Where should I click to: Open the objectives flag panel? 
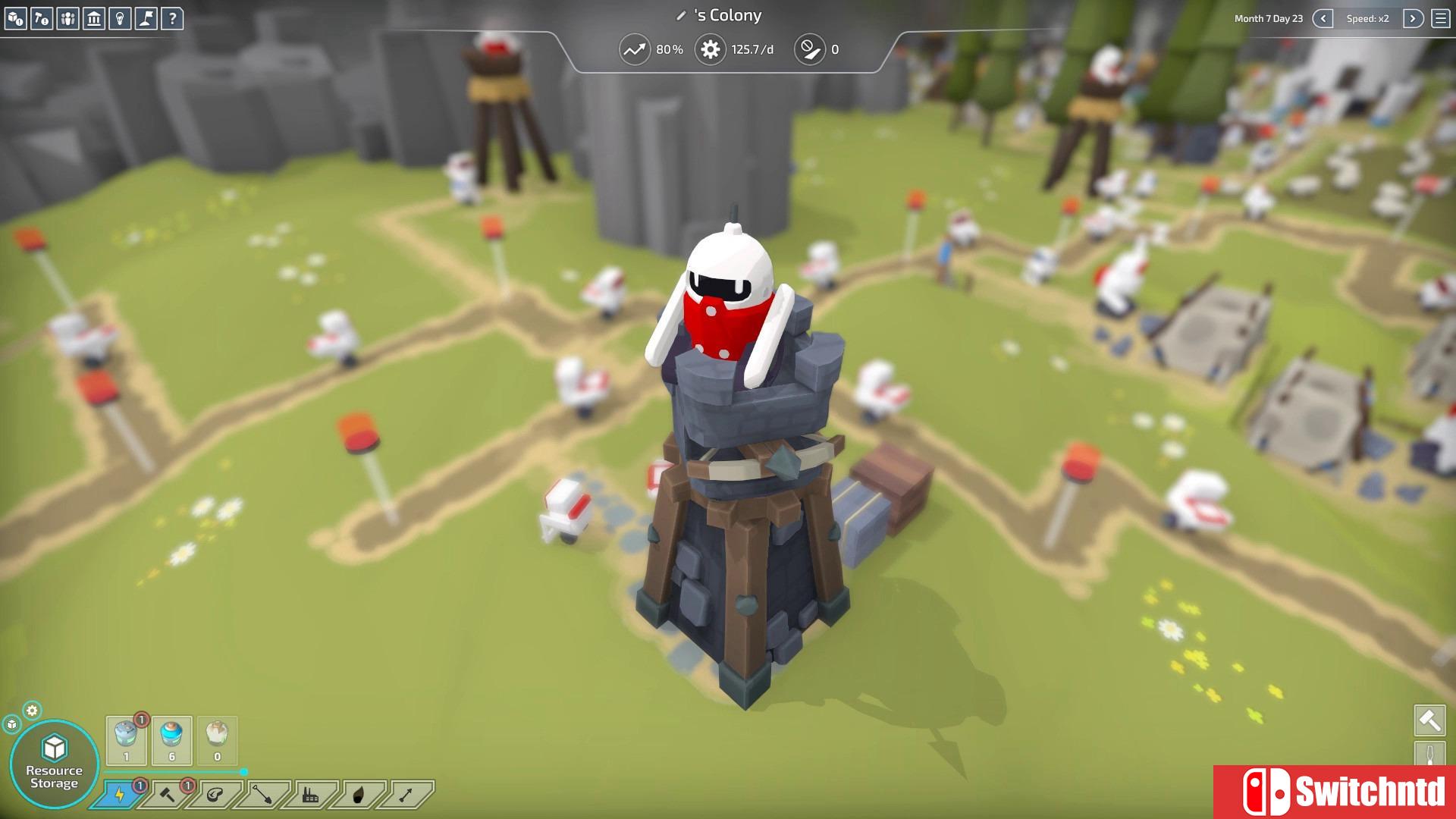pyautogui.click(x=146, y=16)
